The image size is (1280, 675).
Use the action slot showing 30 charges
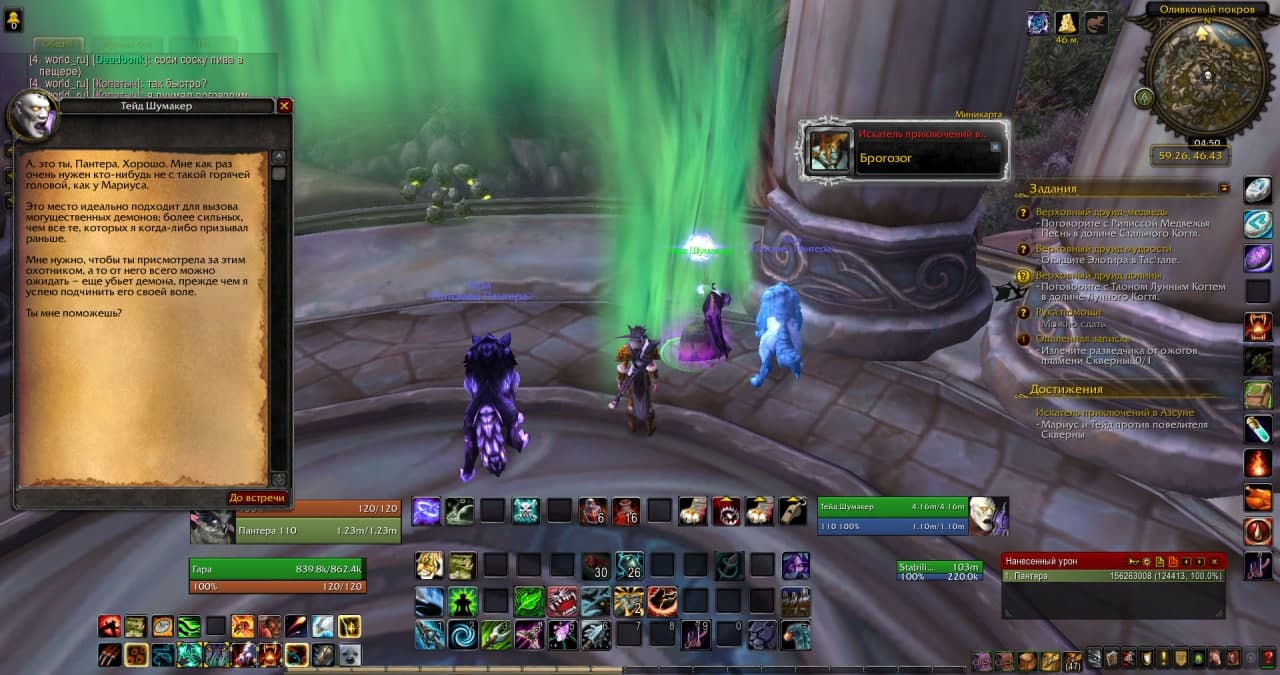pos(596,566)
